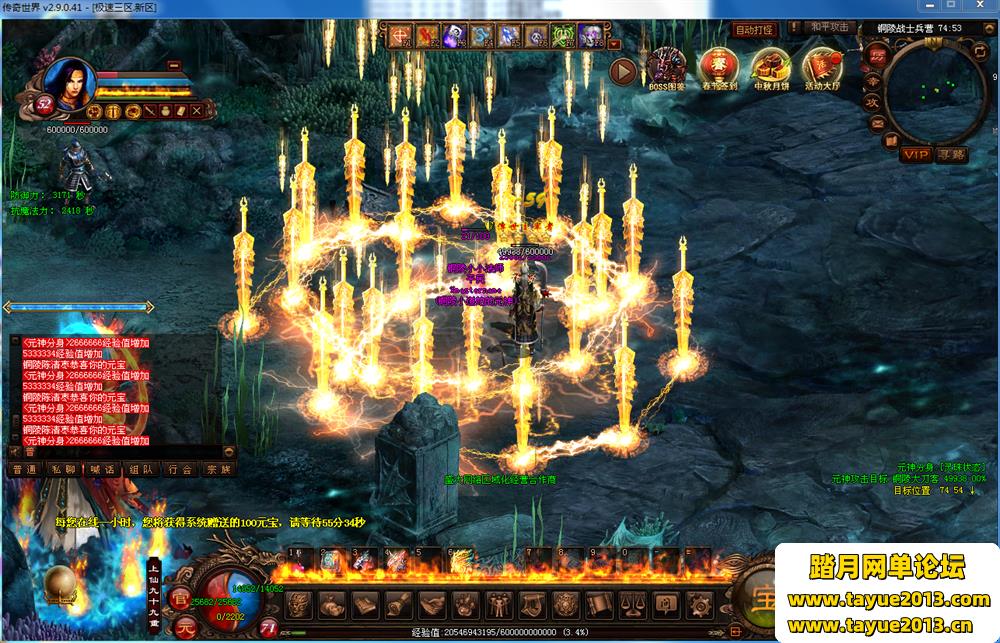This screenshot has height=643, width=1000.
Task: Open the 春节签到 sign-in lantern
Action: 717,67
